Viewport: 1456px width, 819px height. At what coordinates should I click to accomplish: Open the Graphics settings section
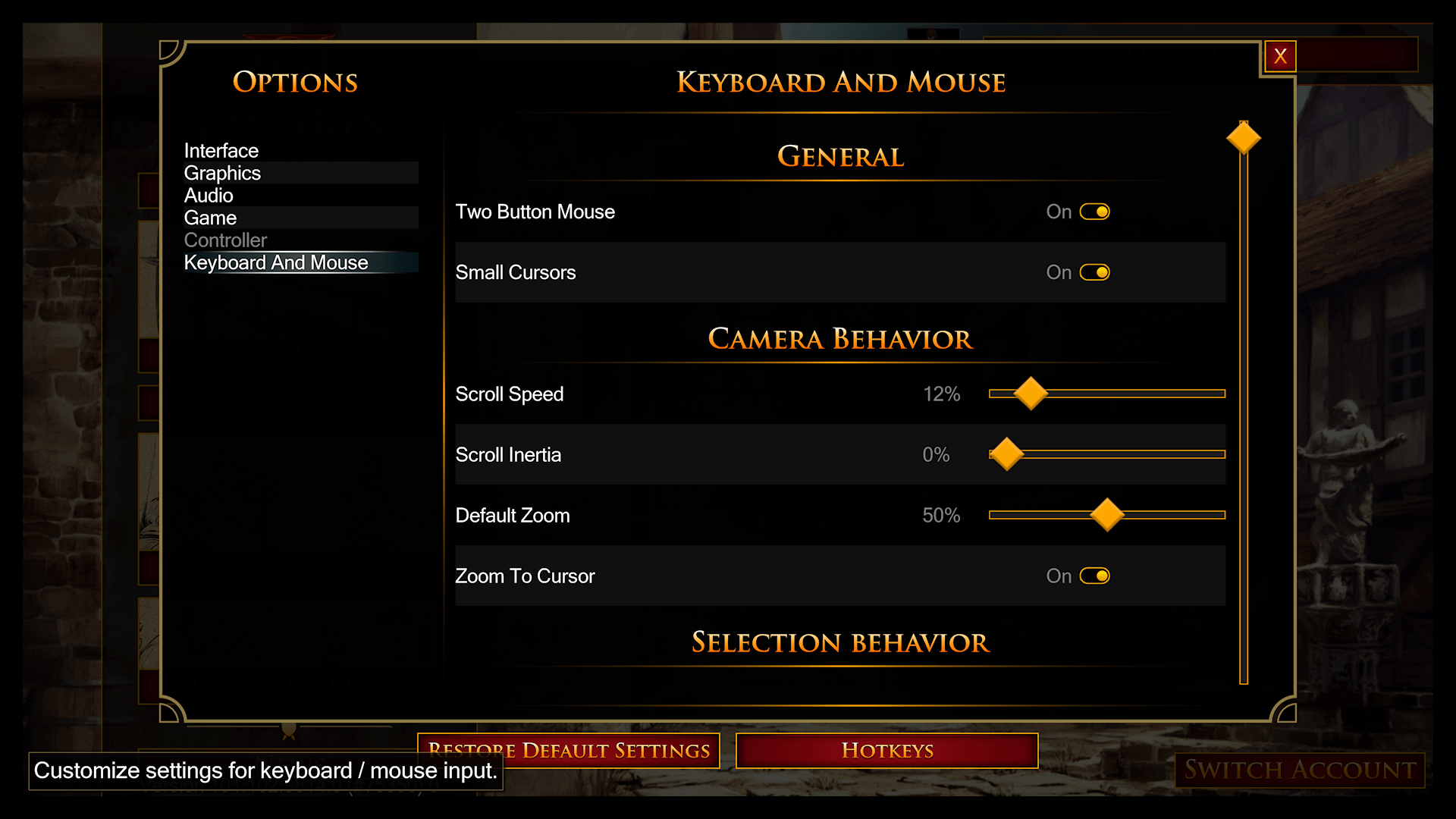point(222,173)
